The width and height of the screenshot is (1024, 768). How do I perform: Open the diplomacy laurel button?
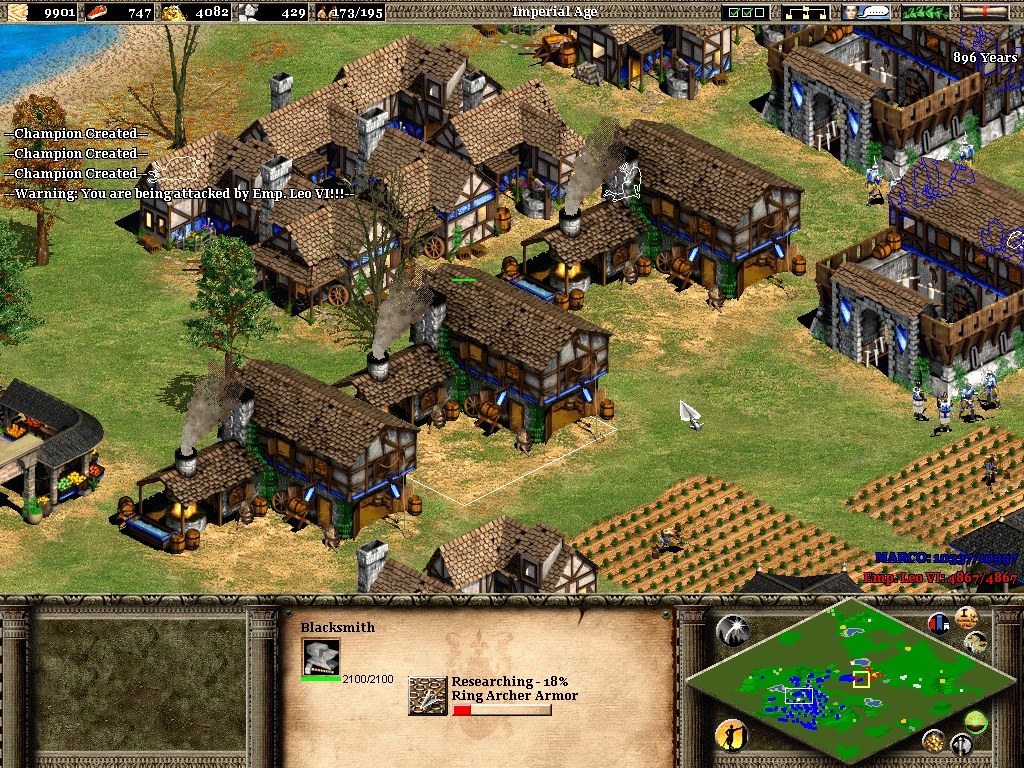pos(926,12)
